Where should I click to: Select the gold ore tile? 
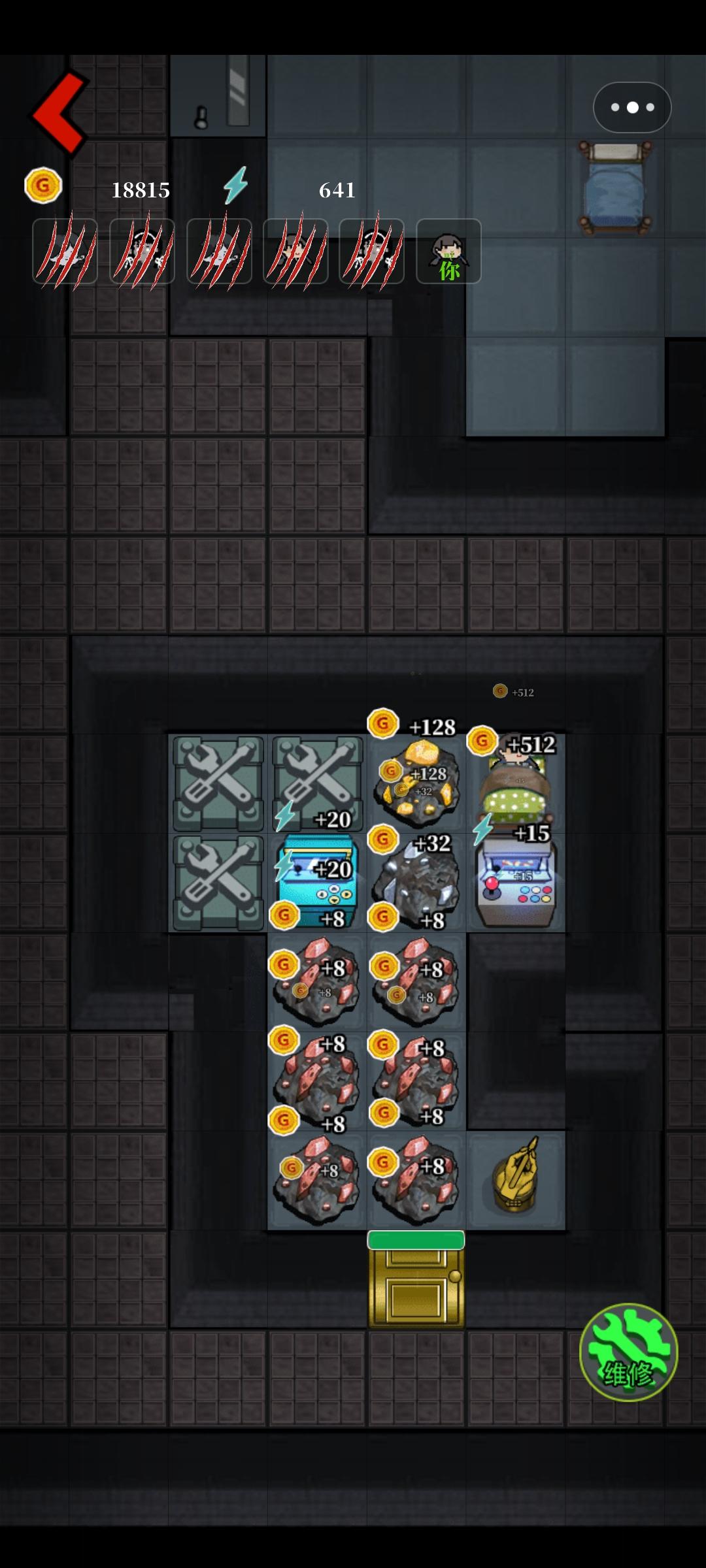[416, 781]
